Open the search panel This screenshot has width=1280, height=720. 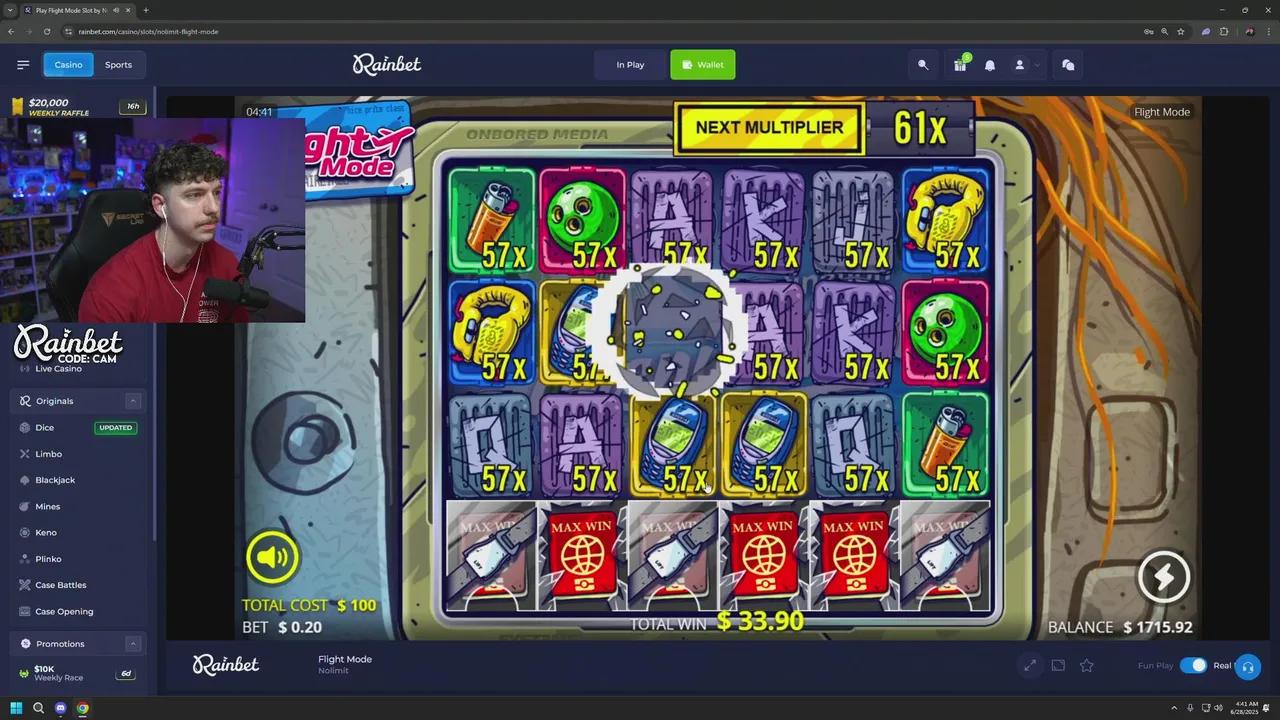click(x=922, y=64)
